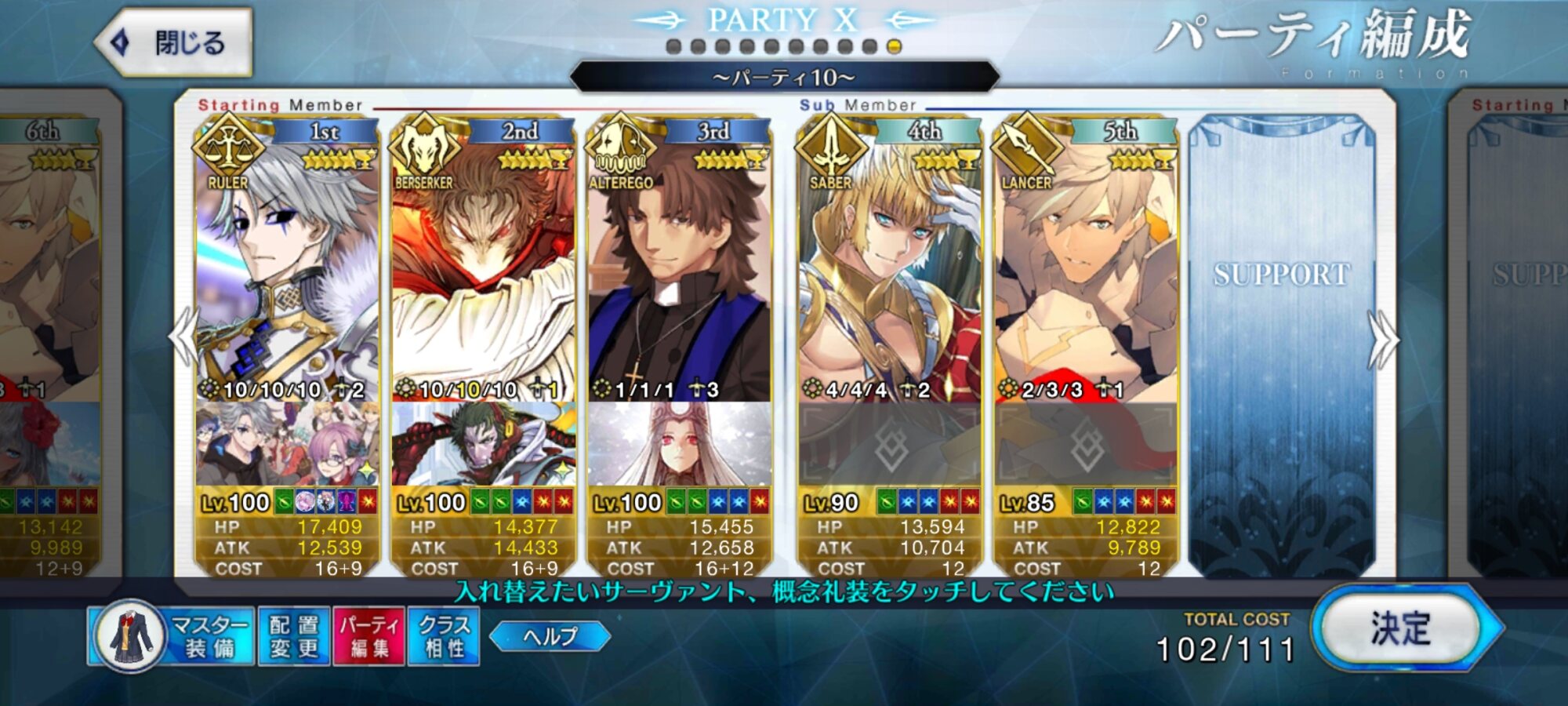Choose 配置変更 to rearrange positions
The width and height of the screenshot is (1568, 706).
point(294,636)
